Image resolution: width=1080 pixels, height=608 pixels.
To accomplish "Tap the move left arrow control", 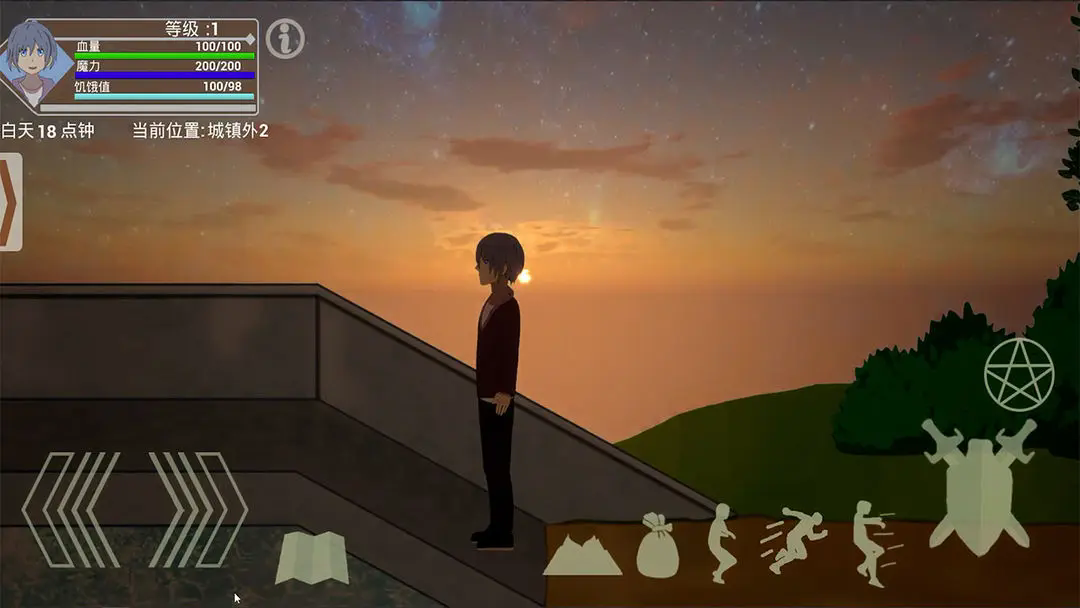I will click(x=70, y=509).
